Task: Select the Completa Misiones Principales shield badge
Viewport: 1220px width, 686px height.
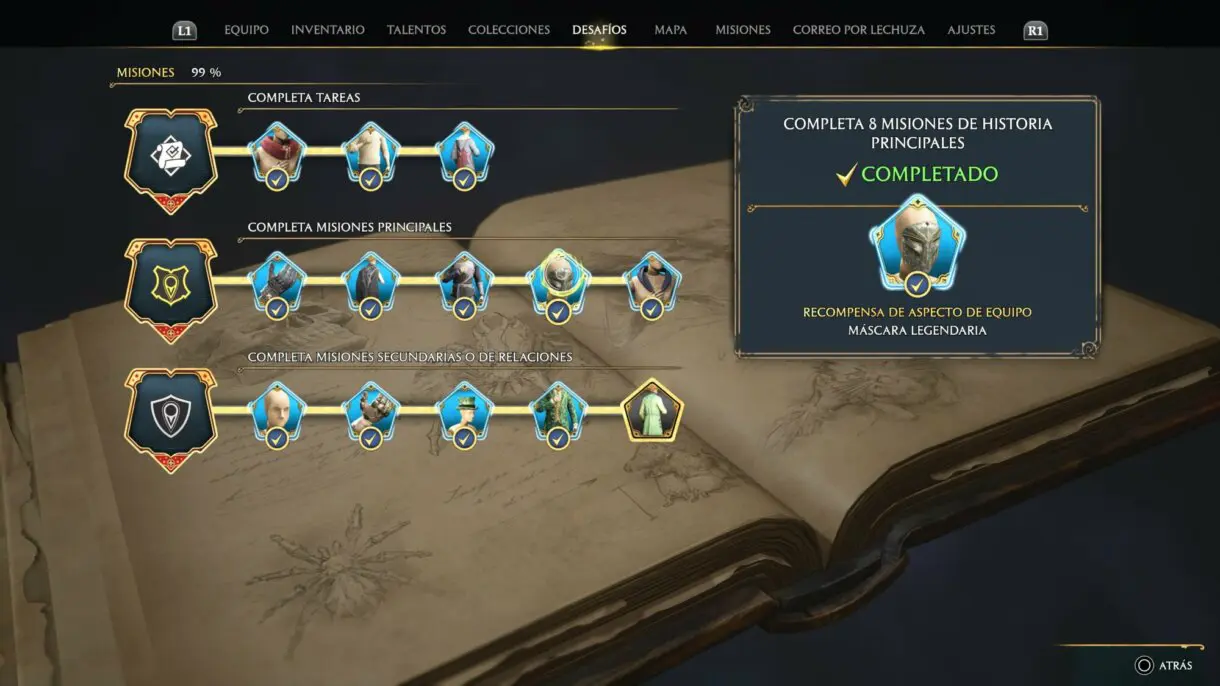Action: pos(170,287)
